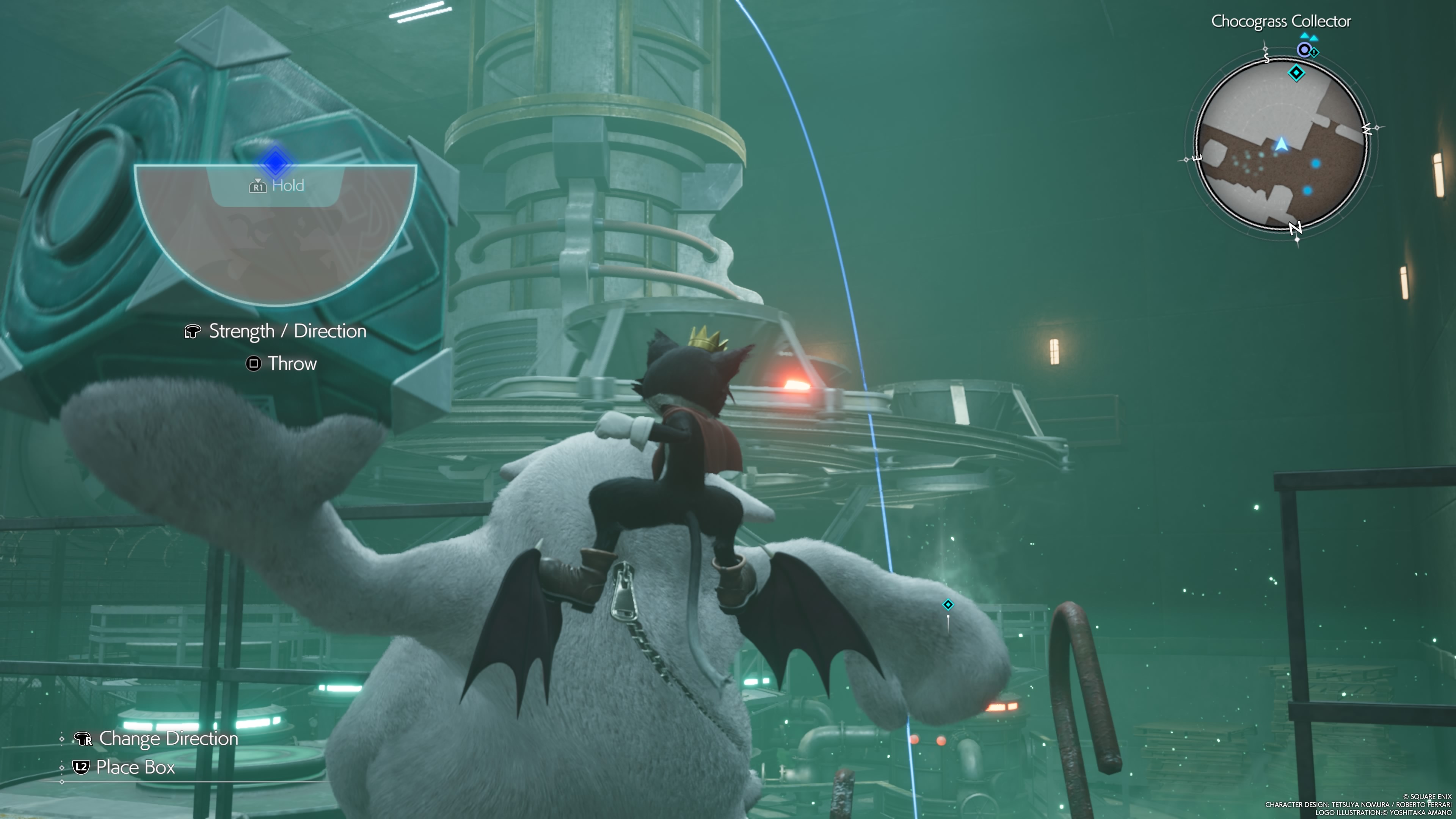The height and width of the screenshot is (819, 1456).
Task: Click the teal diamond objective marker on the minimap rim
Action: [x=1296, y=73]
